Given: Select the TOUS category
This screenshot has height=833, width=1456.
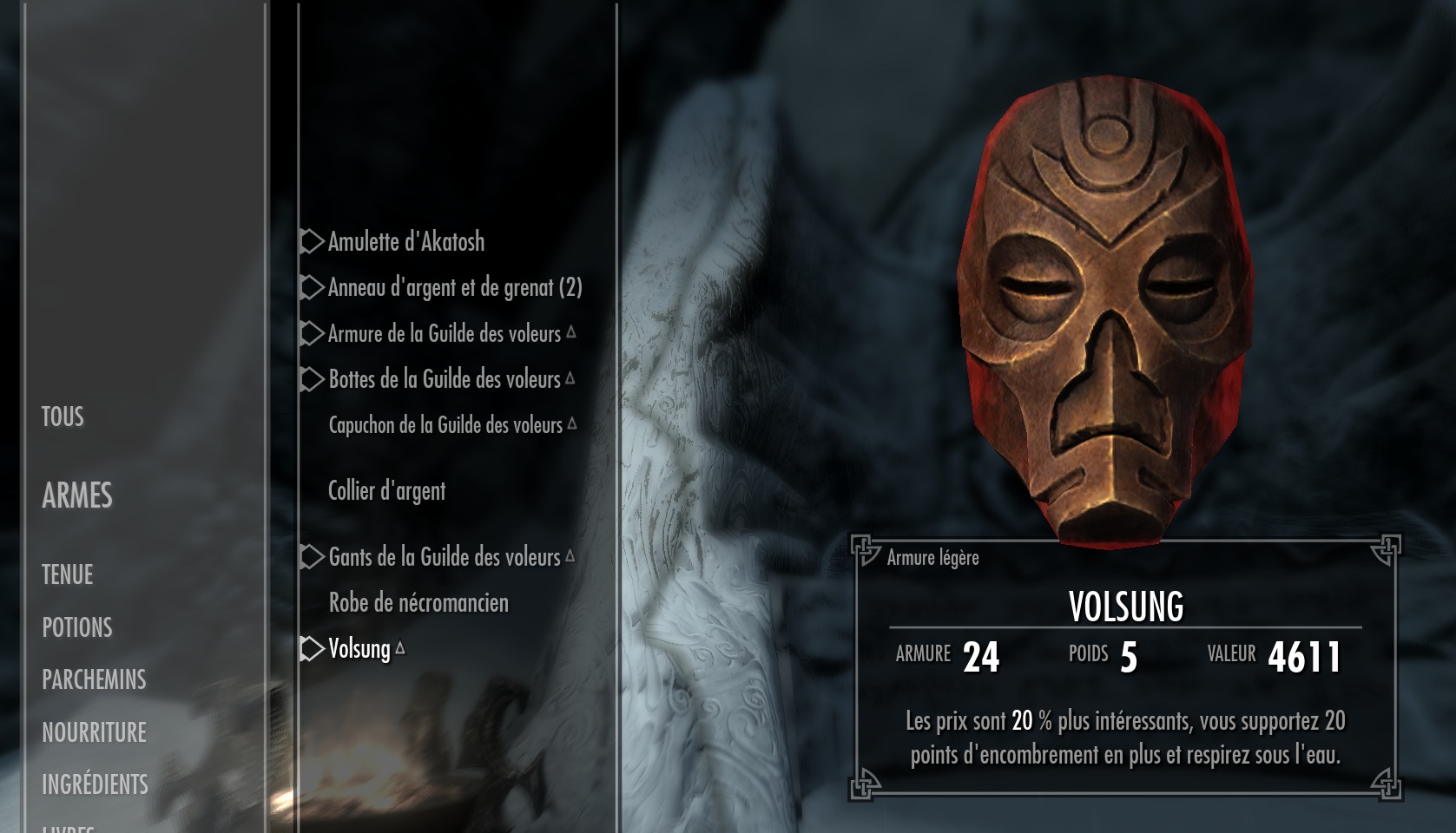Looking at the screenshot, I should coord(63,417).
